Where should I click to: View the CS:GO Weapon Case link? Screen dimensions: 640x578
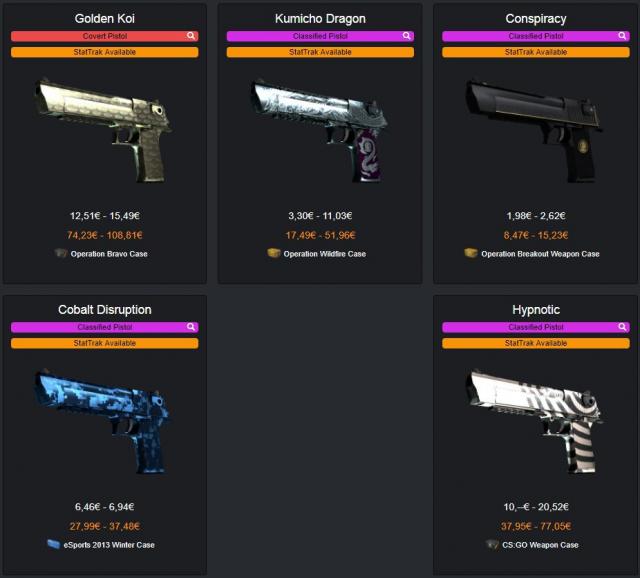tap(540, 545)
